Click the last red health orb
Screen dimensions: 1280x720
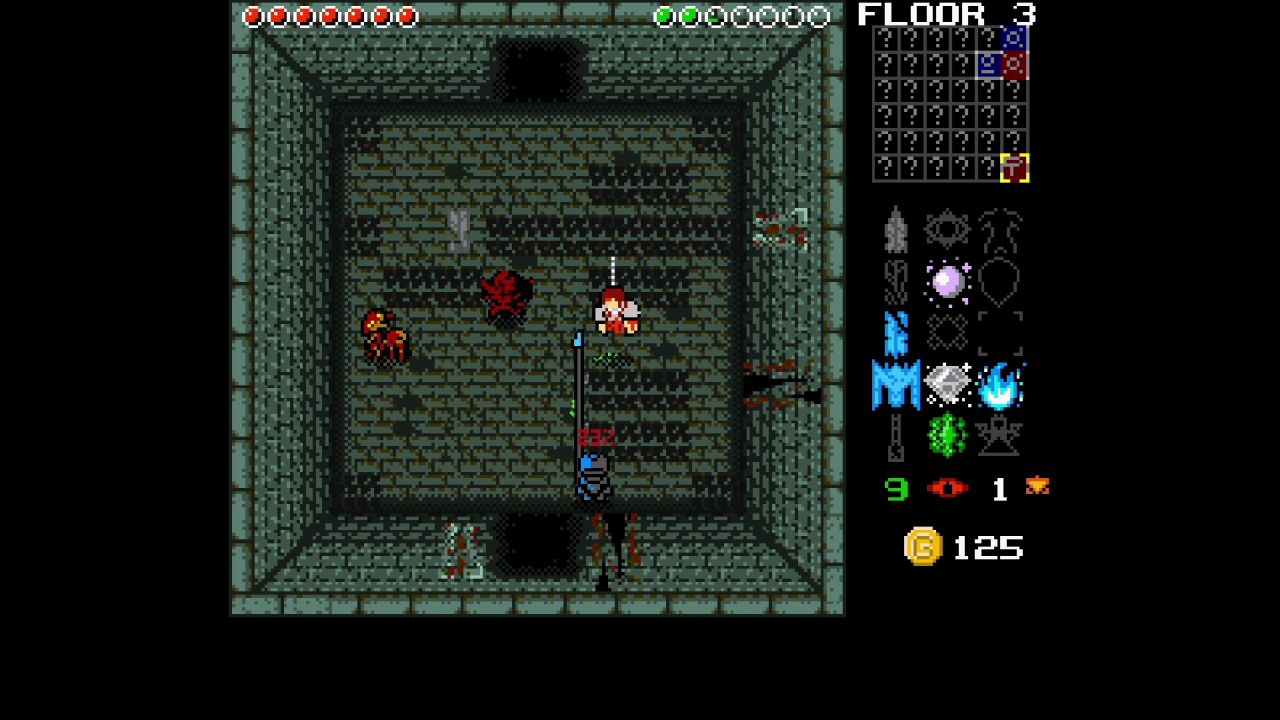coord(409,16)
